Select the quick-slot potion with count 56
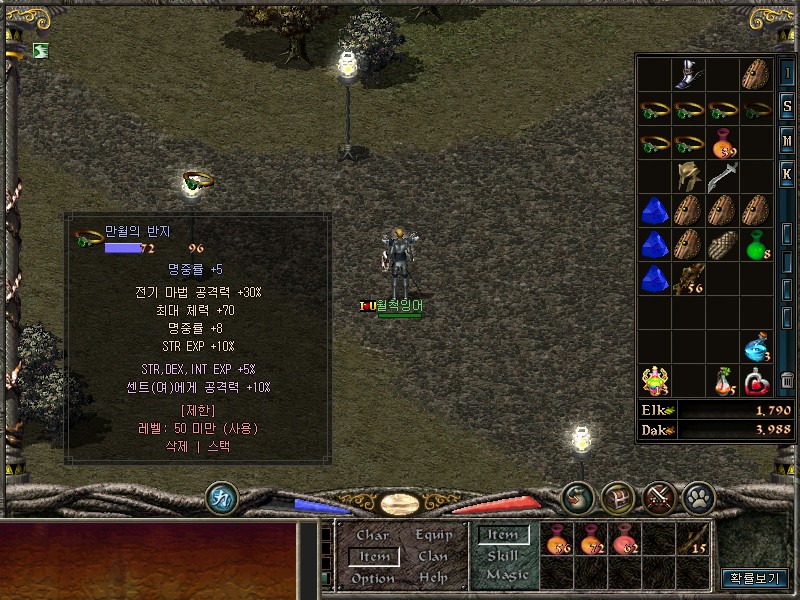Screen dimensions: 800x600 pos(558,541)
